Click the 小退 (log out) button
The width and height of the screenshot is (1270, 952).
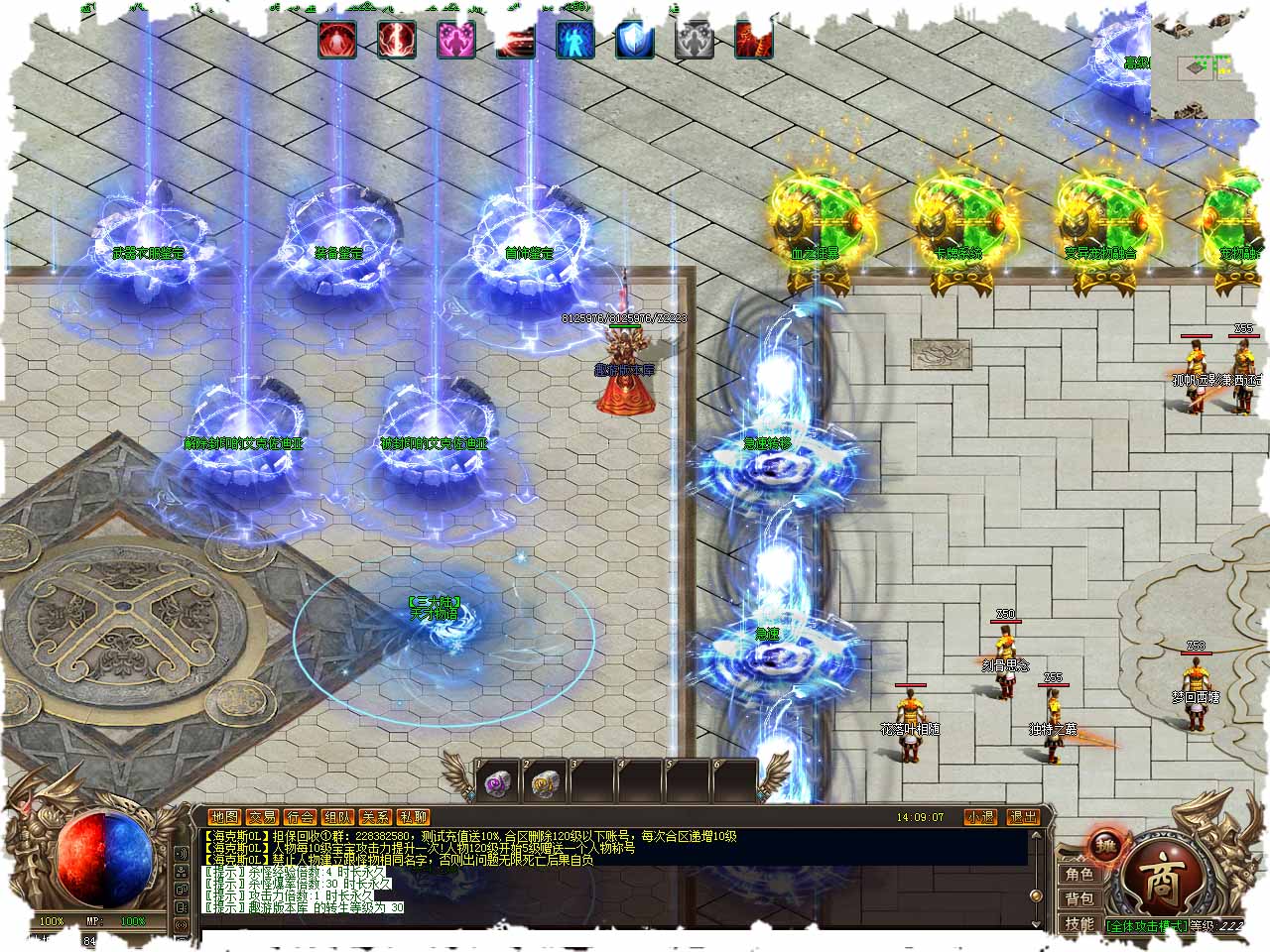[x=980, y=817]
